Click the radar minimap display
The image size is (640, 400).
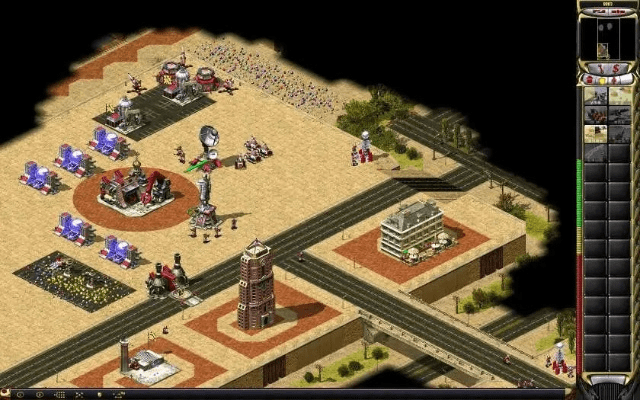tap(608, 38)
